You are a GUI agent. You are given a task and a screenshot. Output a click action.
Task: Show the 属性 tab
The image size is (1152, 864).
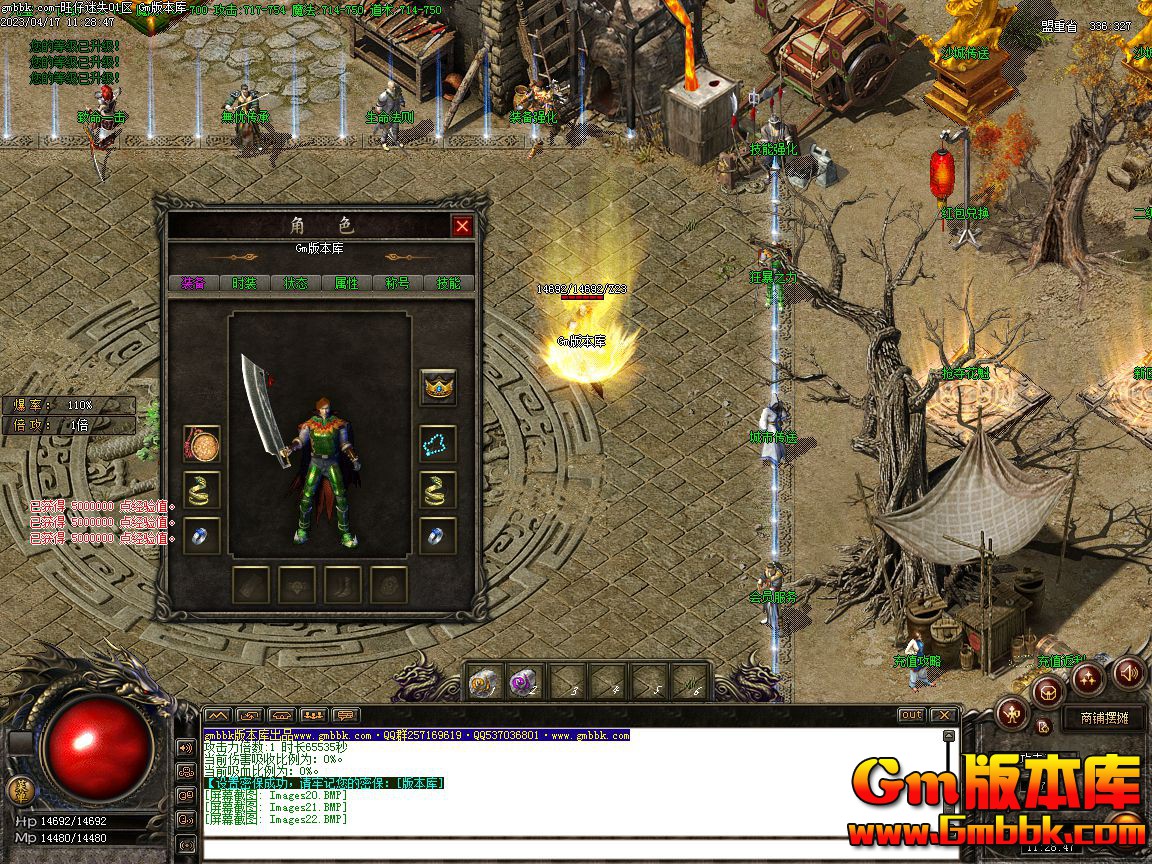point(346,283)
